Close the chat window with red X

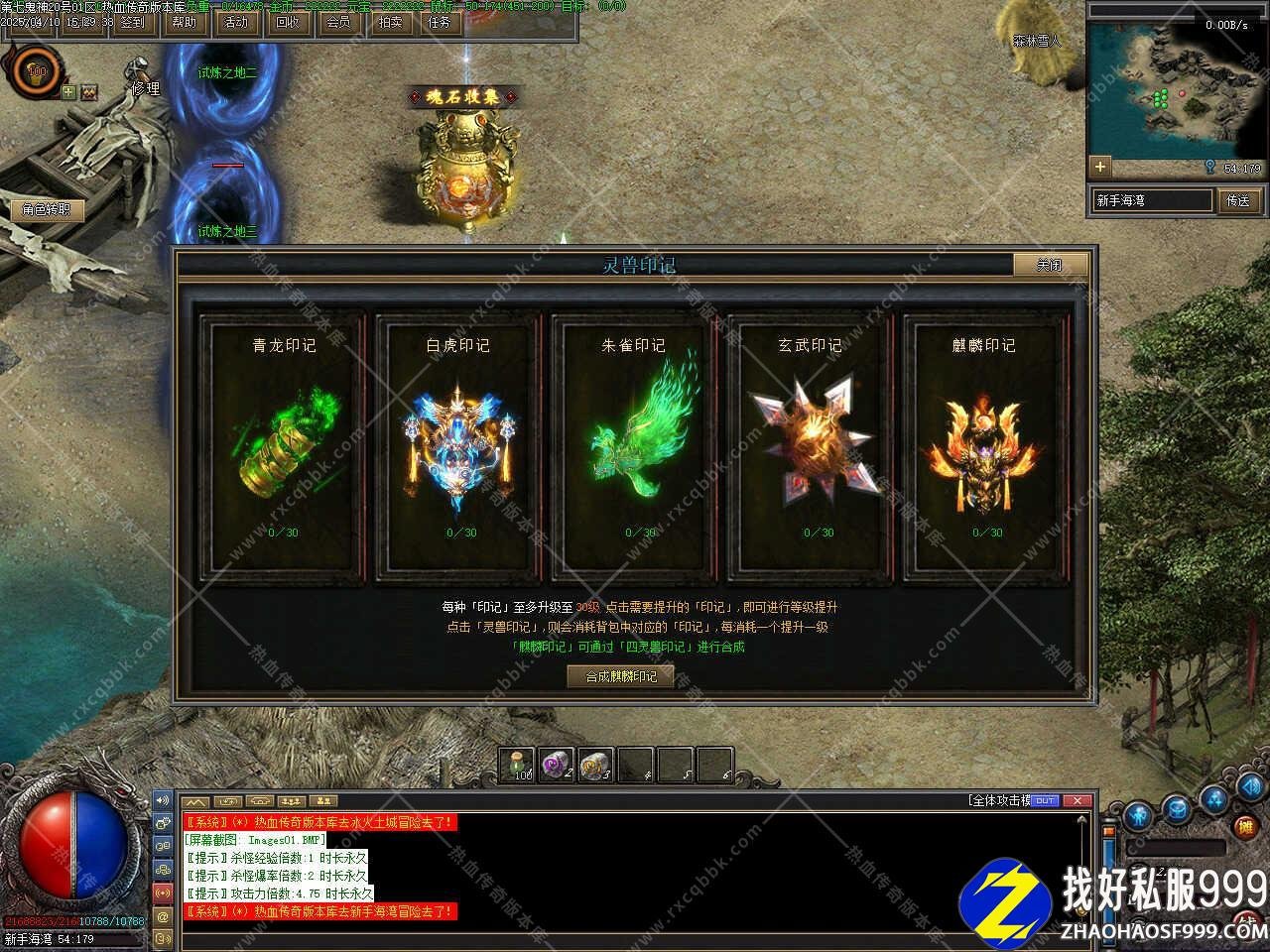click(x=1078, y=800)
